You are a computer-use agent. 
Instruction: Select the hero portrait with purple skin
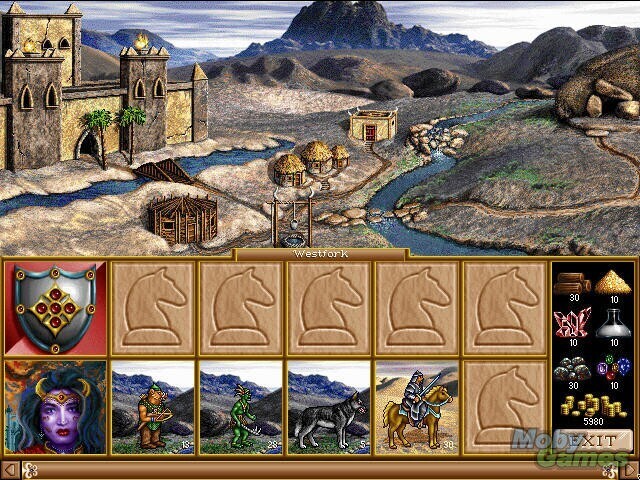pos(55,405)
